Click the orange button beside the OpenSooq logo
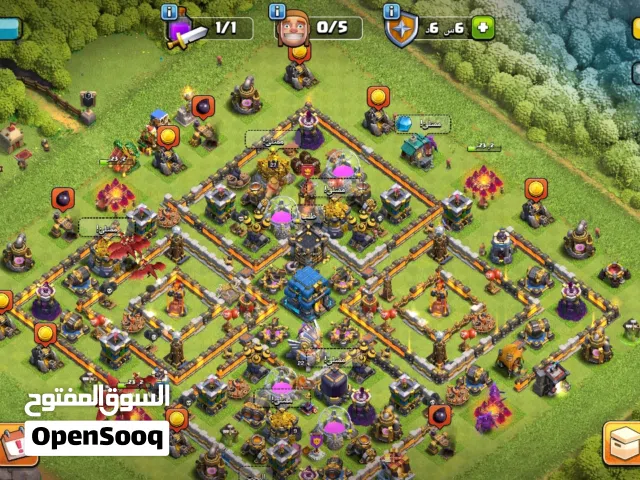 (11, 443)
